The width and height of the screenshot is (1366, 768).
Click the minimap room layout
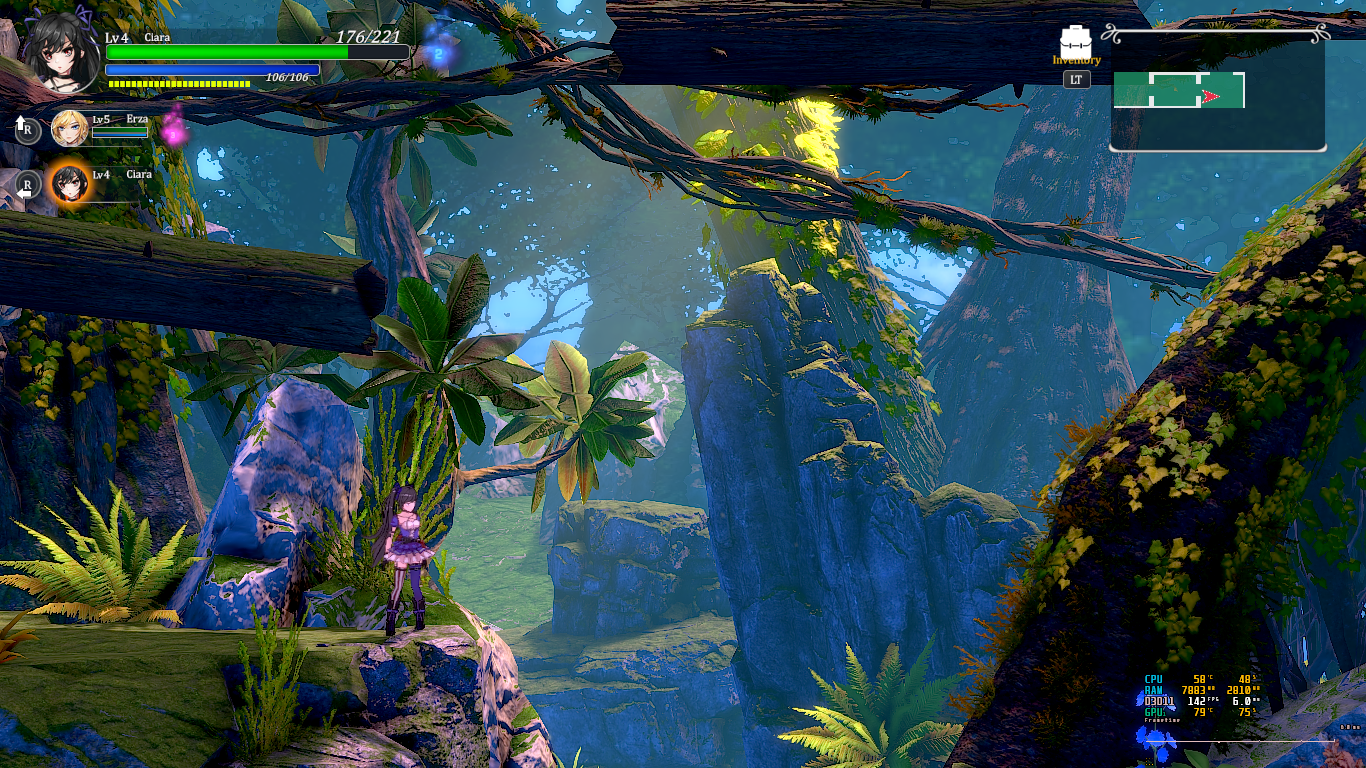click(x=1179, y=91)
